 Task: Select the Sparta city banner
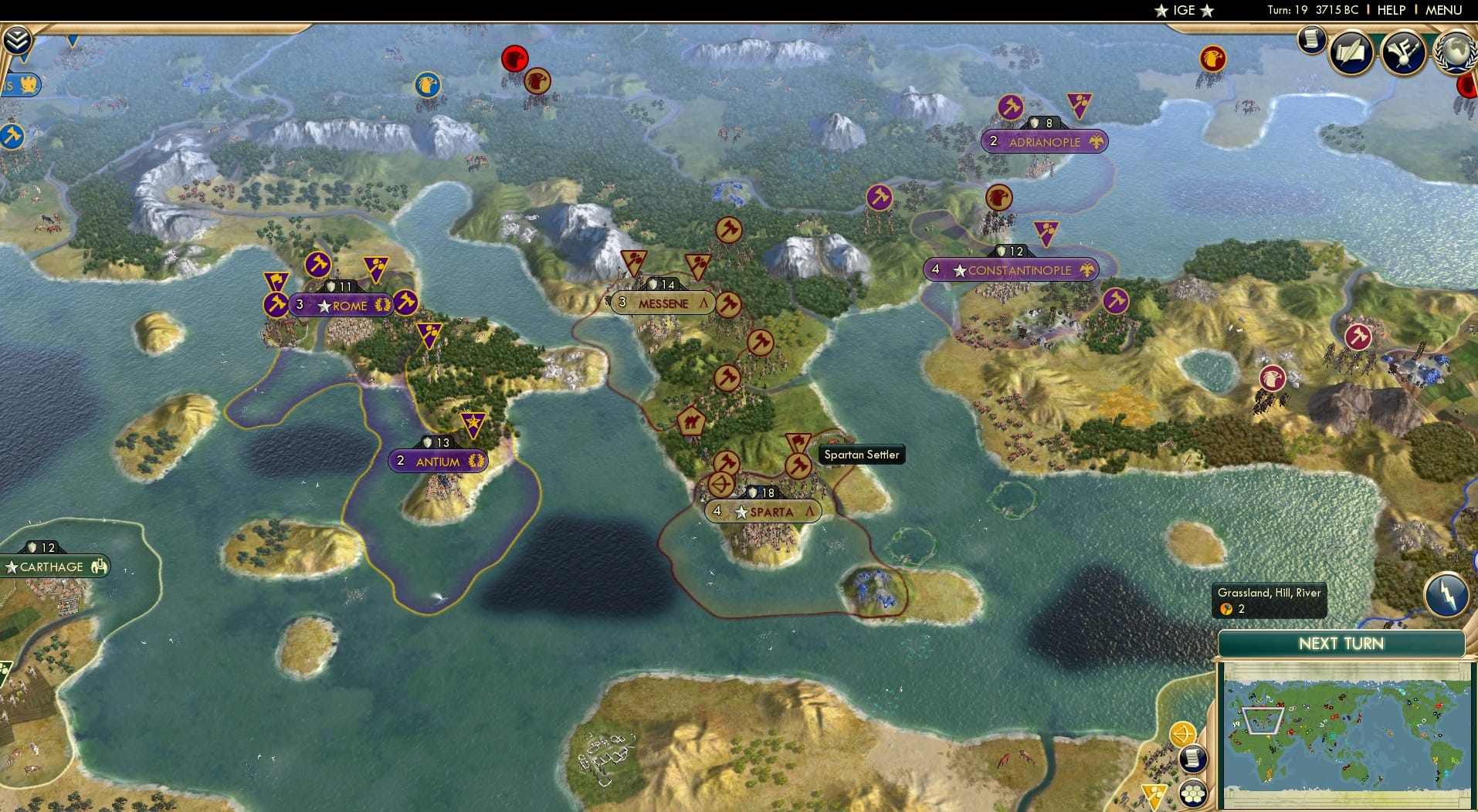[763, 511]
